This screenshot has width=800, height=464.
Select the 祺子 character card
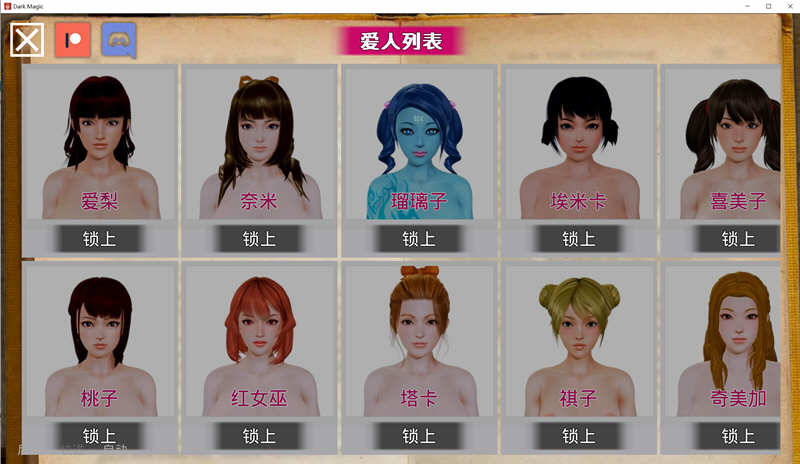click(578, 342)
